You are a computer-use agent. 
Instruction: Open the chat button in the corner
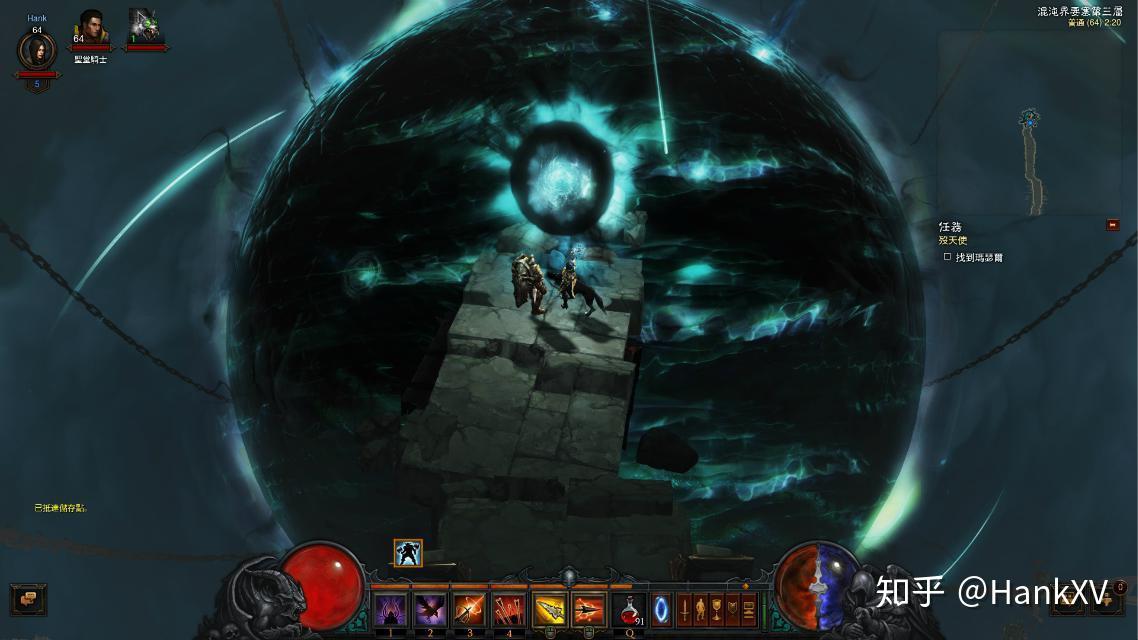28,598
